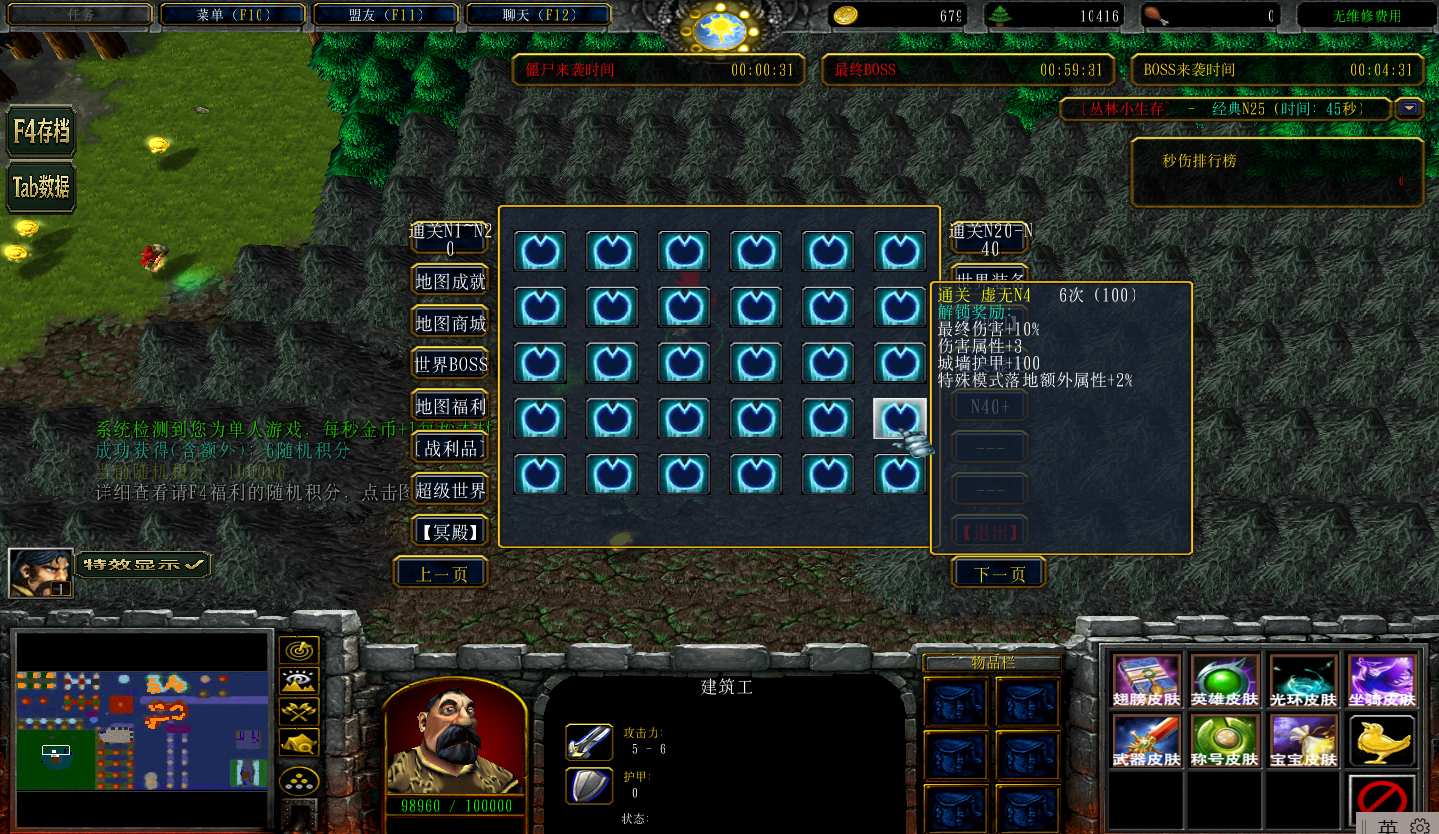Open the Tab数据 data panel
This screenshot has height=834, width=1439.
(x=41, y=187)
